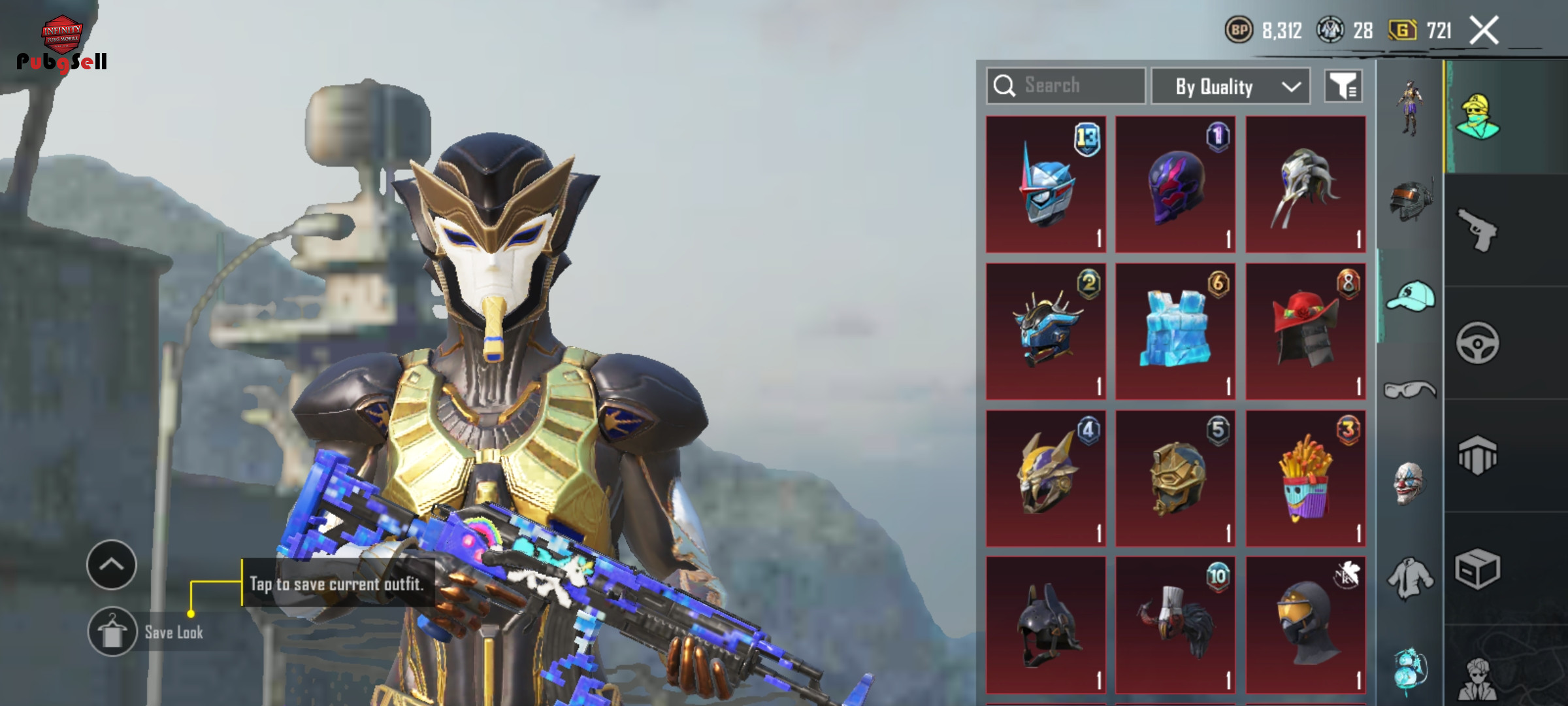Open the clown mask category
The height and width of the screenshot is (706, 1568).
tap(1409, 483)
